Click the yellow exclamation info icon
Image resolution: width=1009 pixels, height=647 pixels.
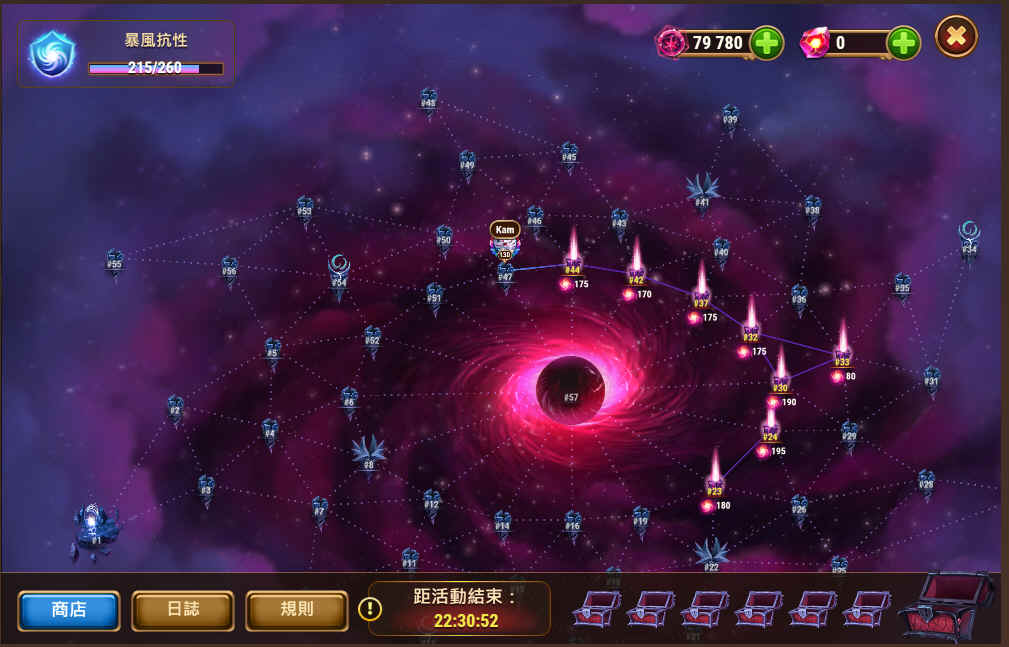[x=369, y=608]
